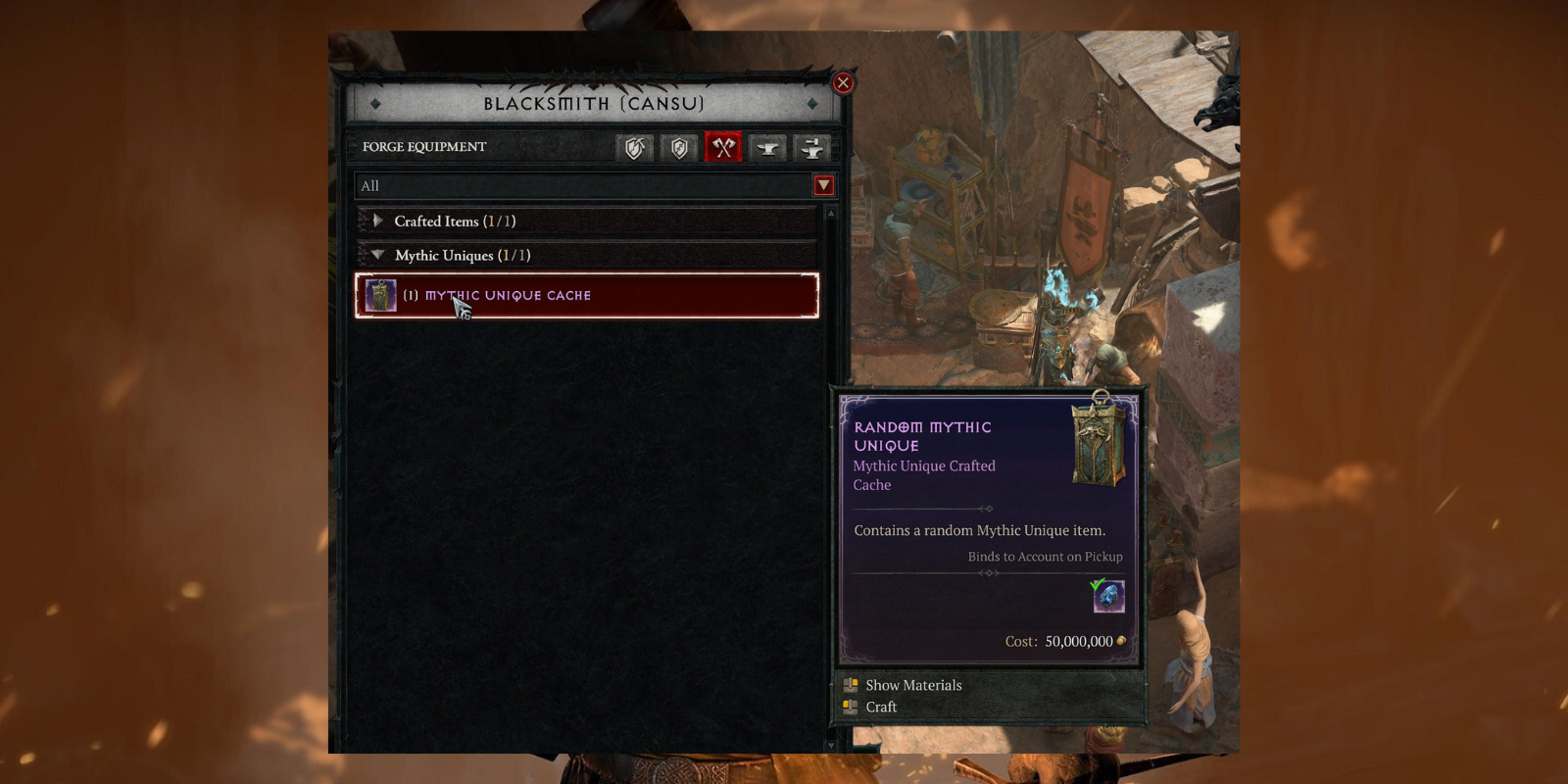
Task: Toggle the Show Materials option
Action: point(911,685)
